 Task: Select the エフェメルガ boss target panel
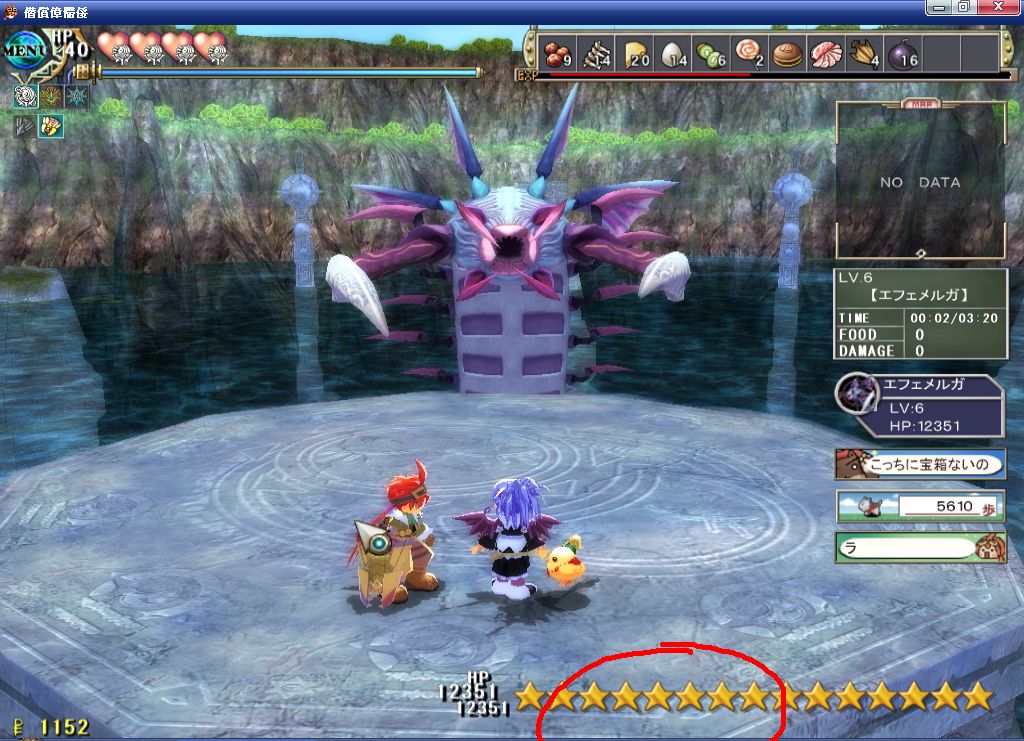click(920, 405)
